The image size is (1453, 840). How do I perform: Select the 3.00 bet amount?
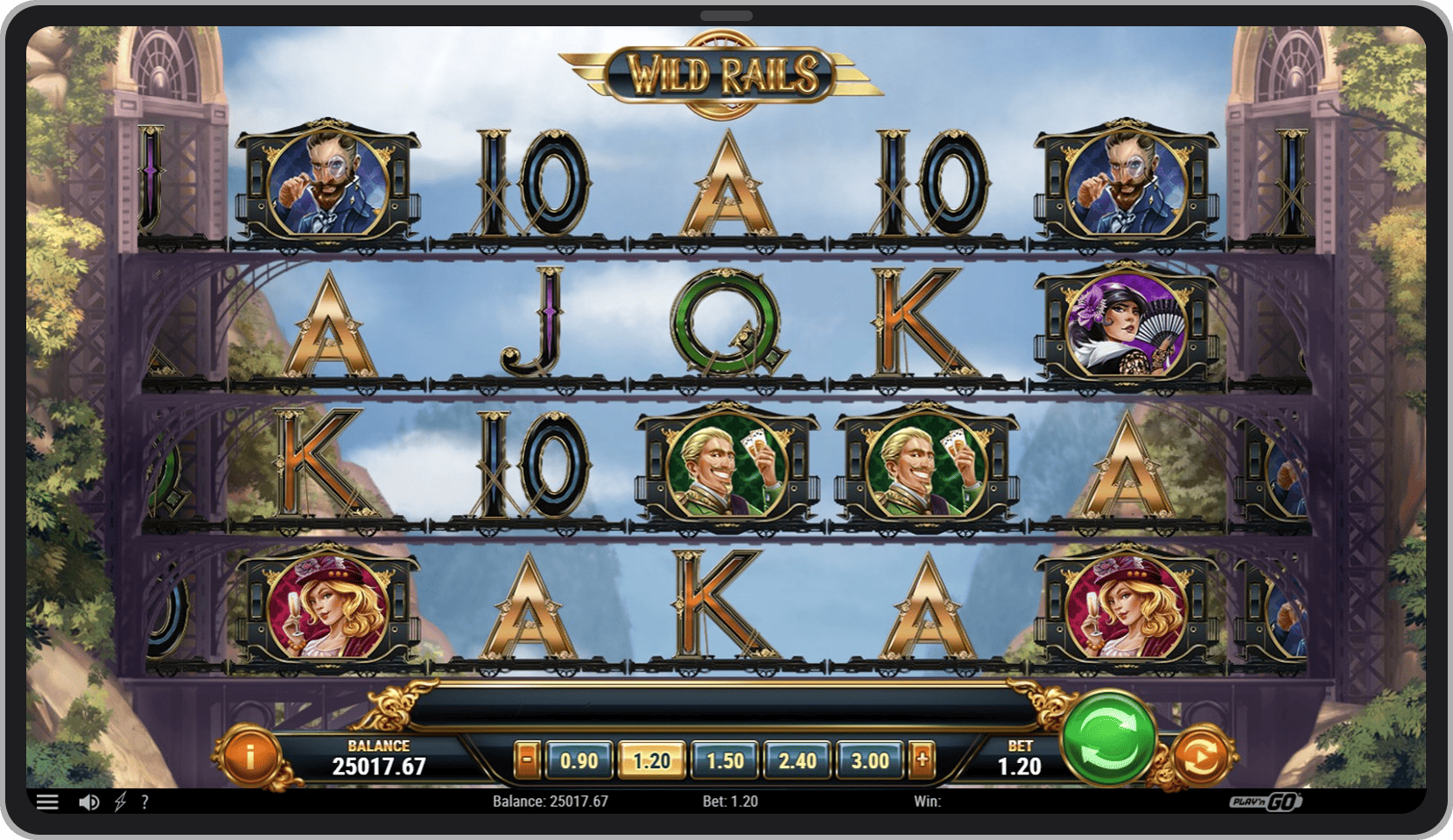tap(870, 760)
